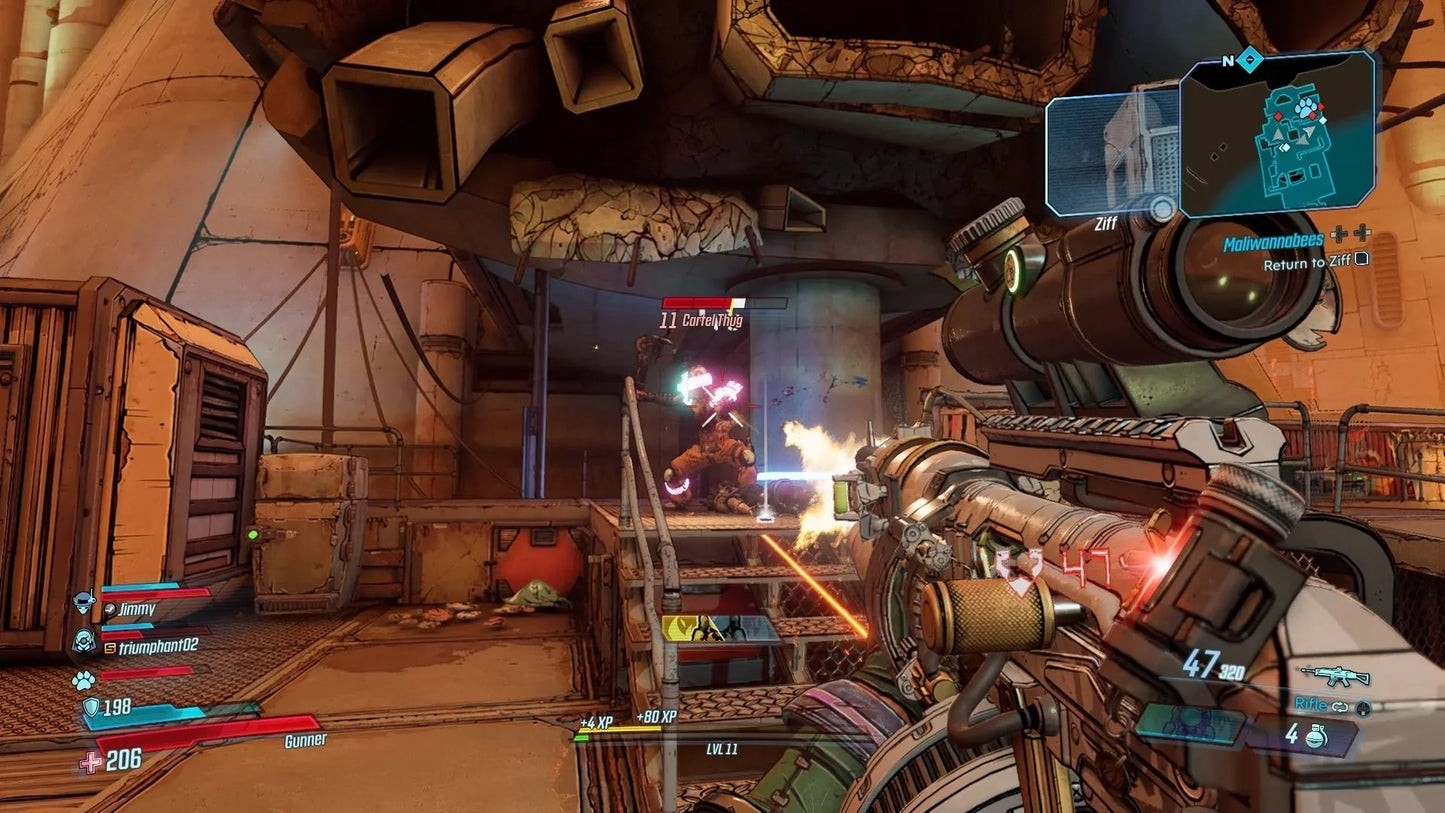1445x813 pixels.
Task: Click the pink health cross icon
Action: click(x=90, y=762)
